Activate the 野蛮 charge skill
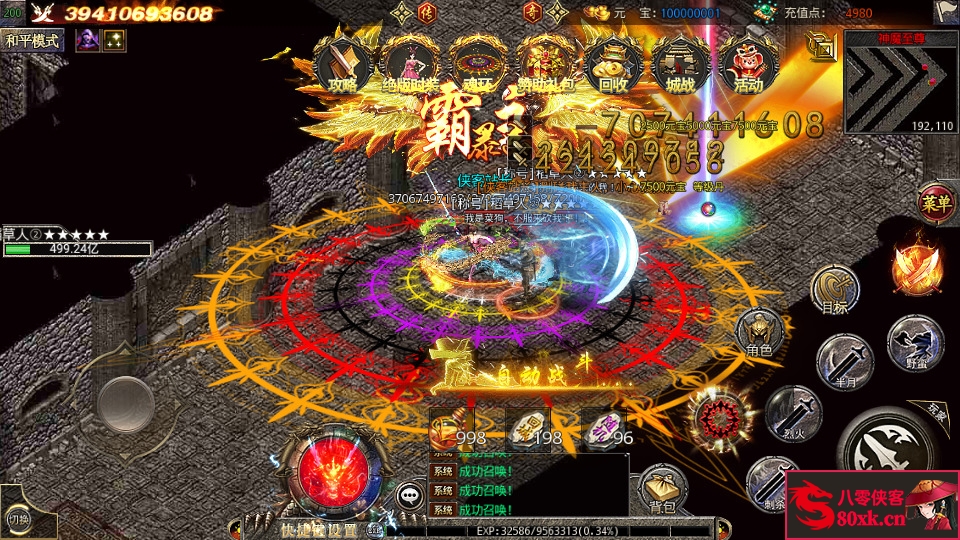Viewport: 960px width, 540px height. (914, 341)
